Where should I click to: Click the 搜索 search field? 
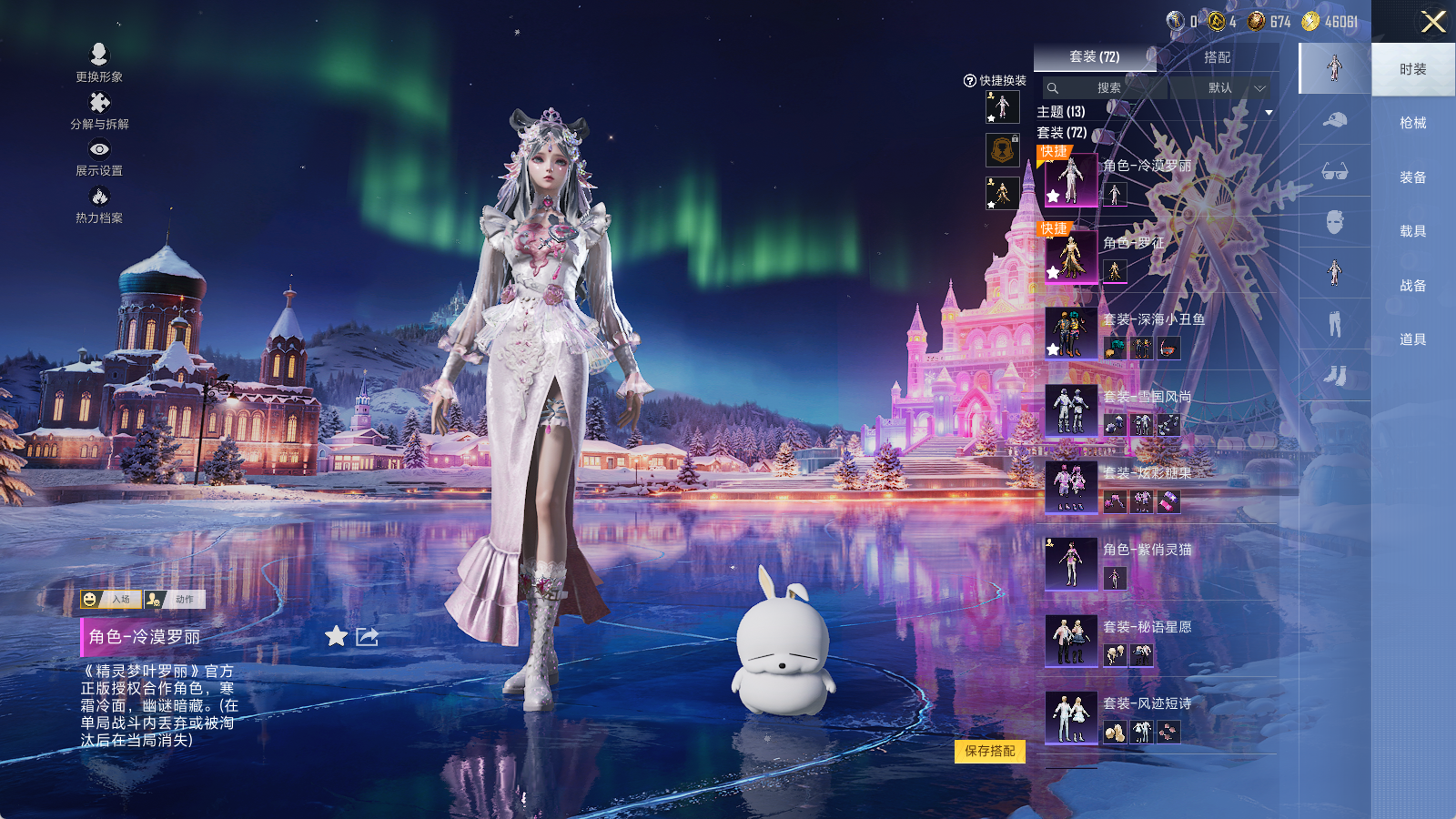coord(1105,88)
